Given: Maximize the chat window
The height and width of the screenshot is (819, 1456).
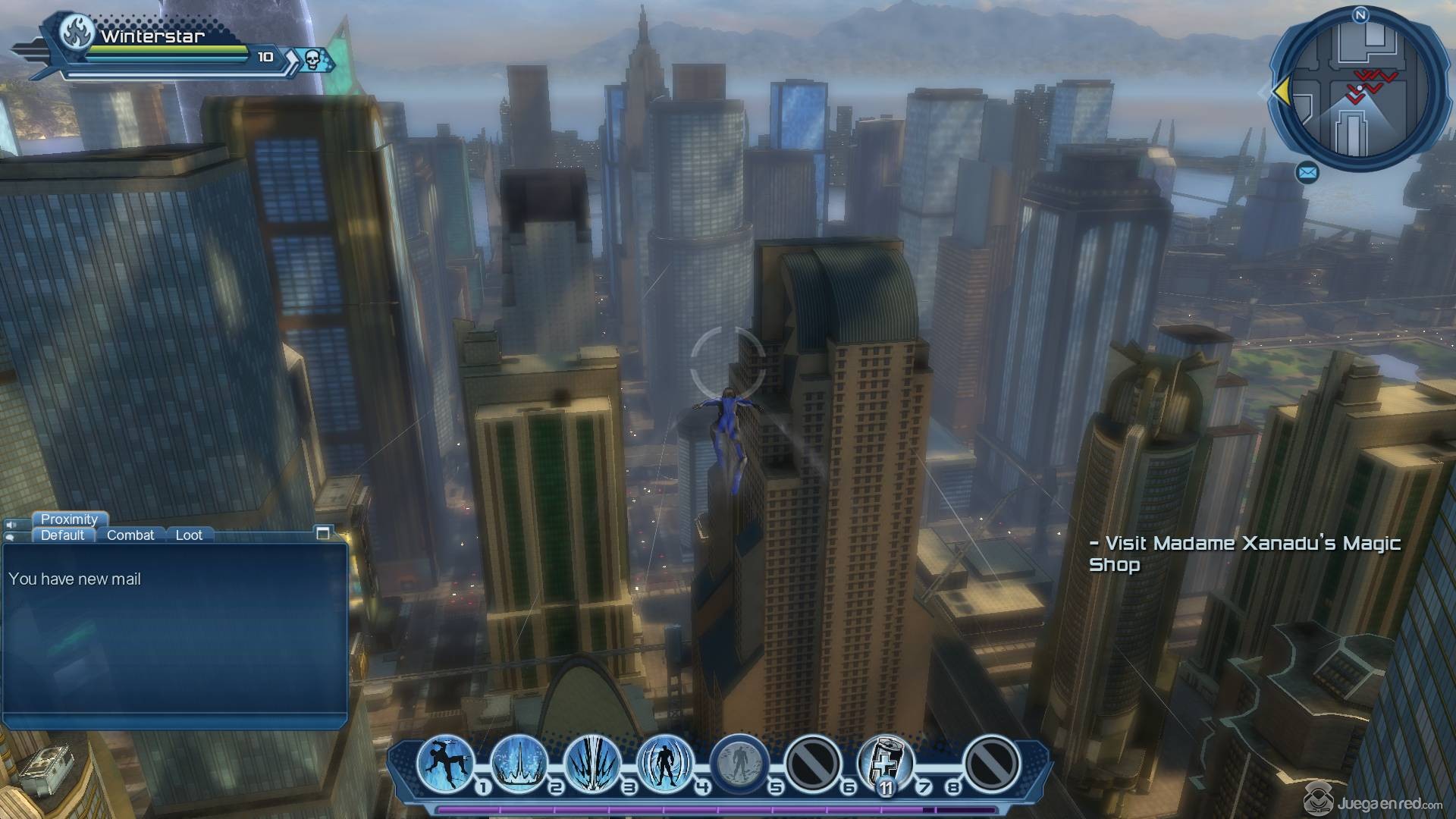Looking at the screenshot, I should click(323, 533).
